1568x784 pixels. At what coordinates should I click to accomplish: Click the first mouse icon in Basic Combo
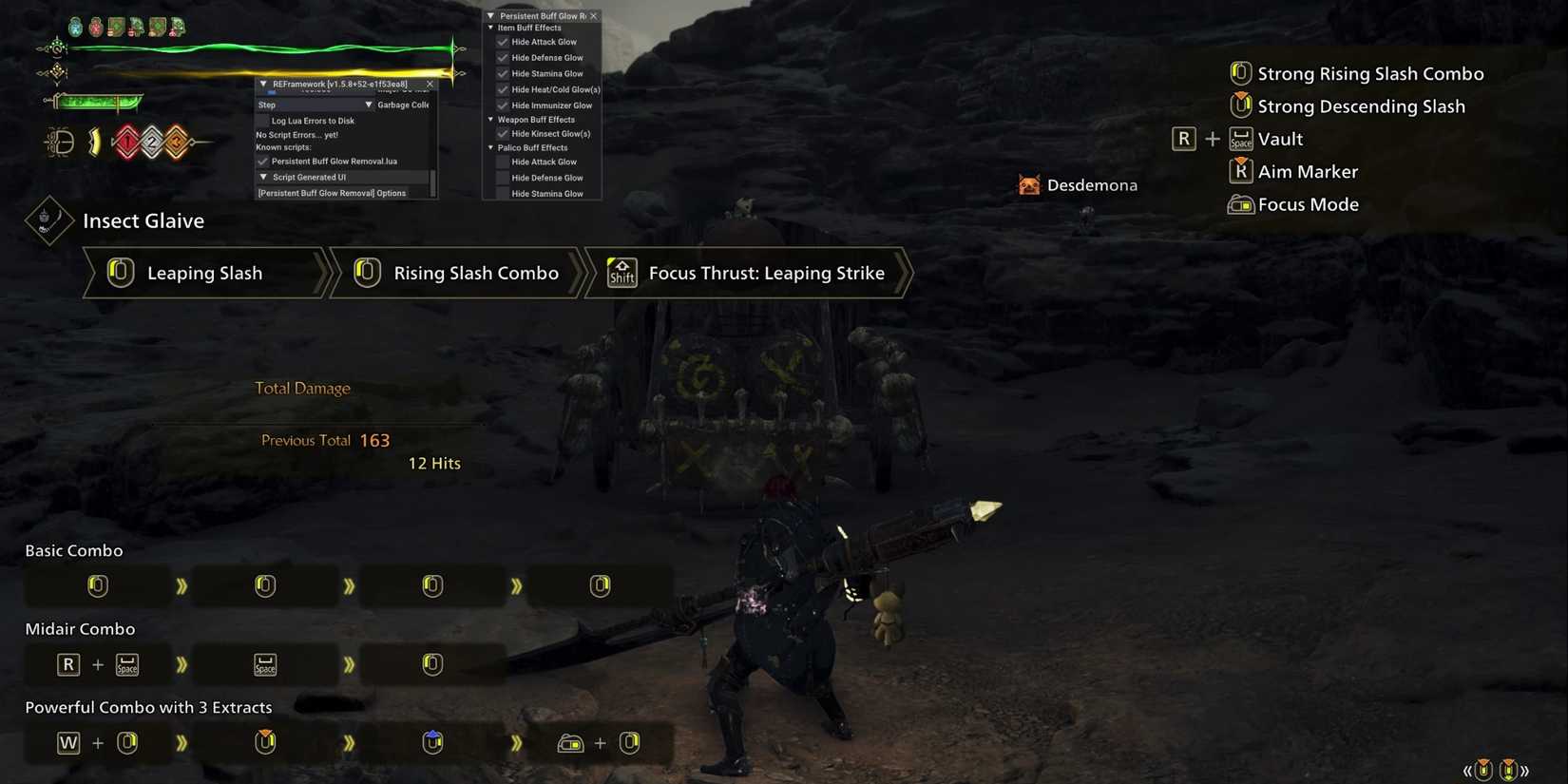(x=97, y=585)
